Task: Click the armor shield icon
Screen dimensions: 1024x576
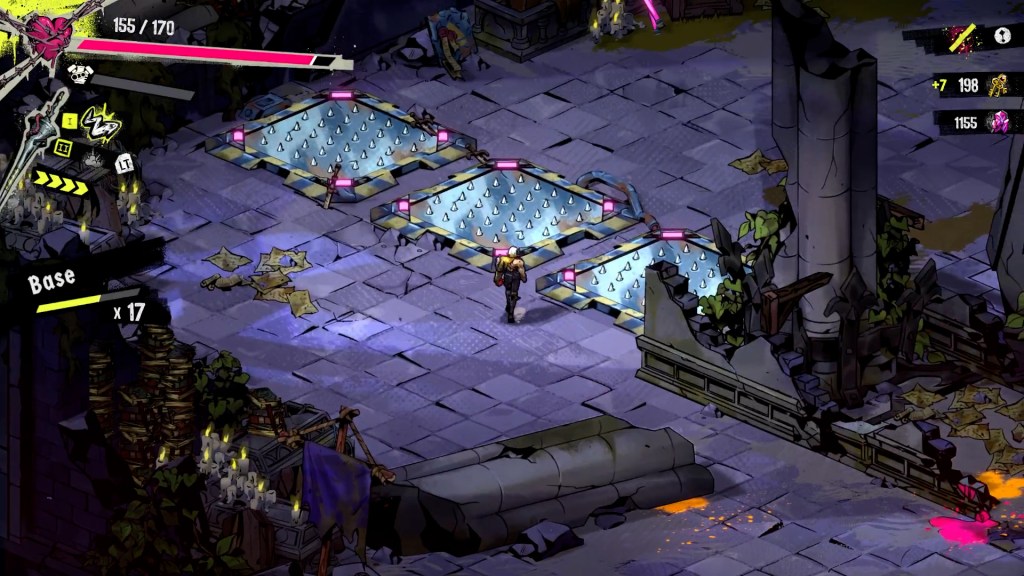Action: [x=78, y=72]
